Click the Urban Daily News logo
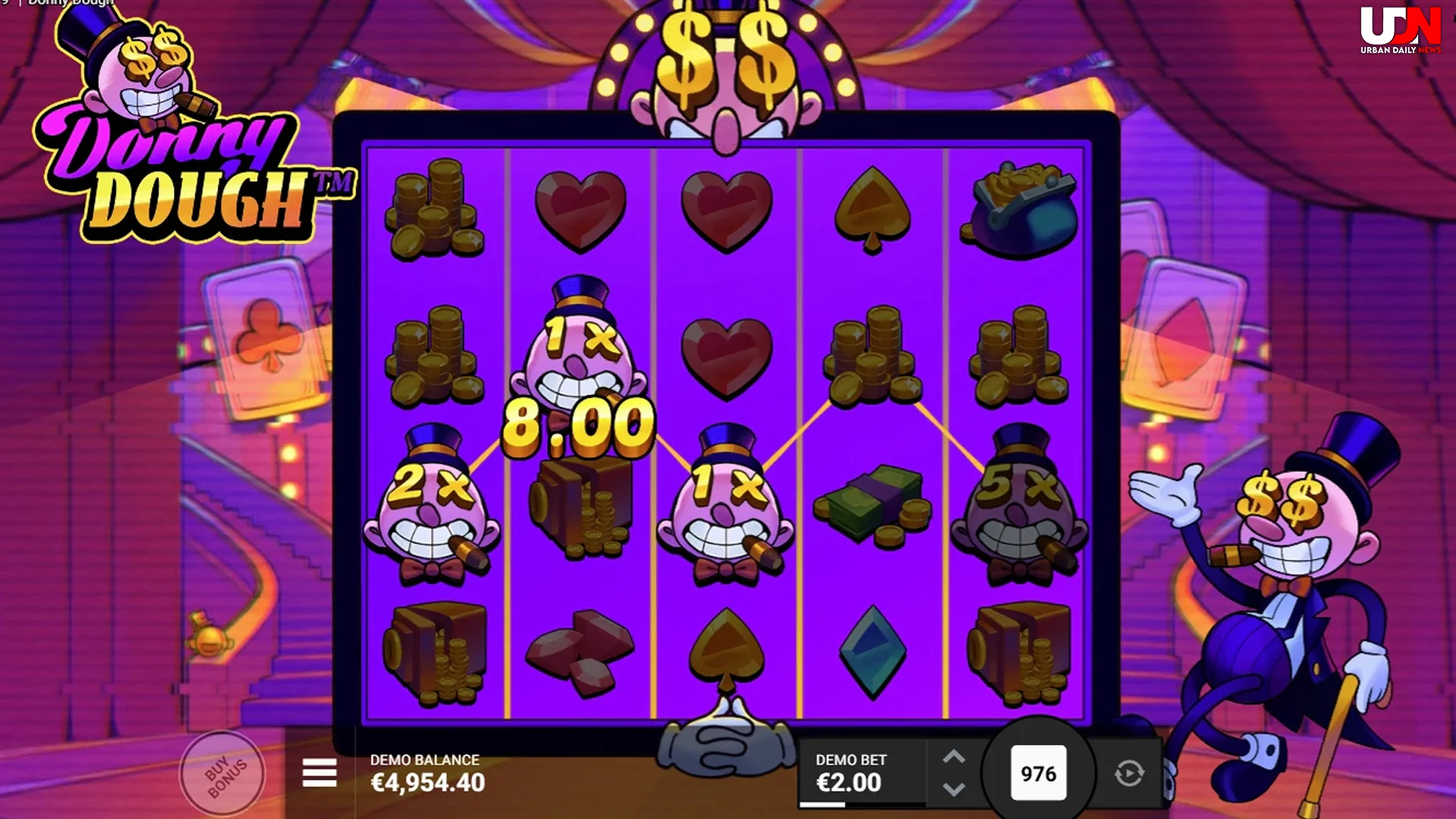Viewport: 1456px width, 819px height. [1401, 30]
